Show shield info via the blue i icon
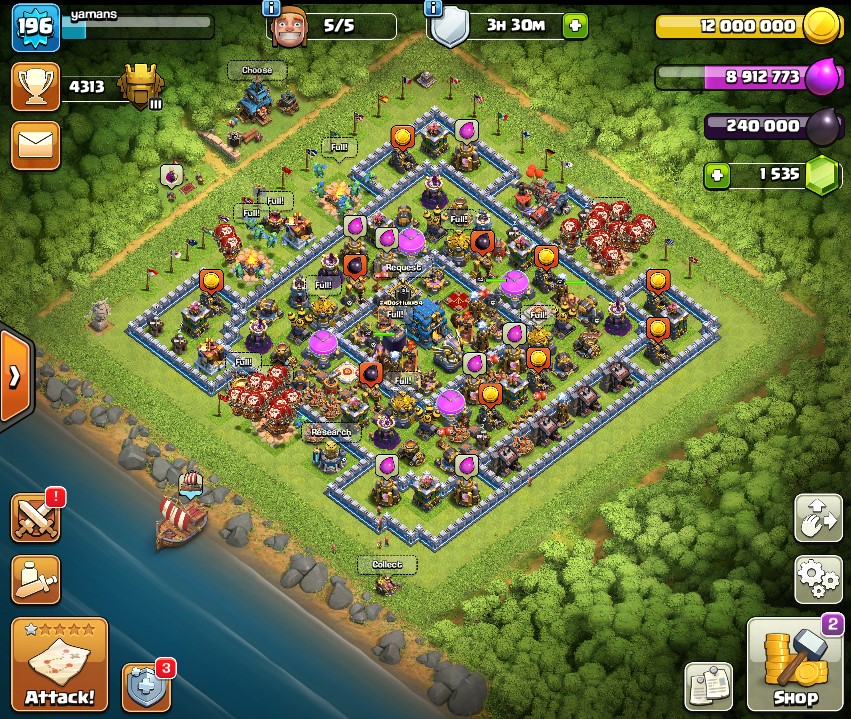This screenshot has width=851, height=719. pos(433,8)
